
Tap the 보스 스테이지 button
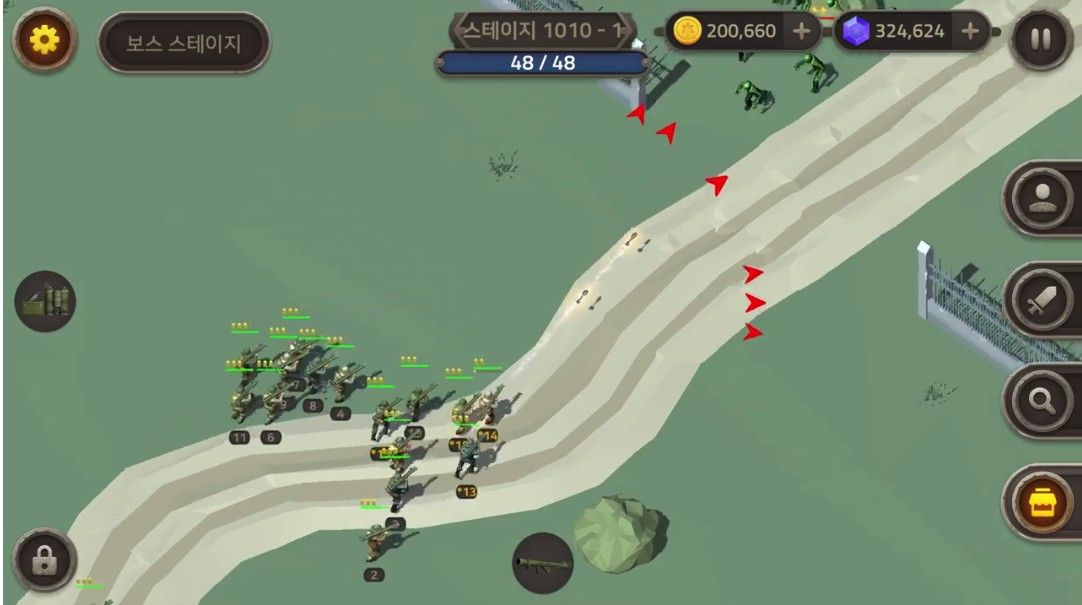click(184, 43)
